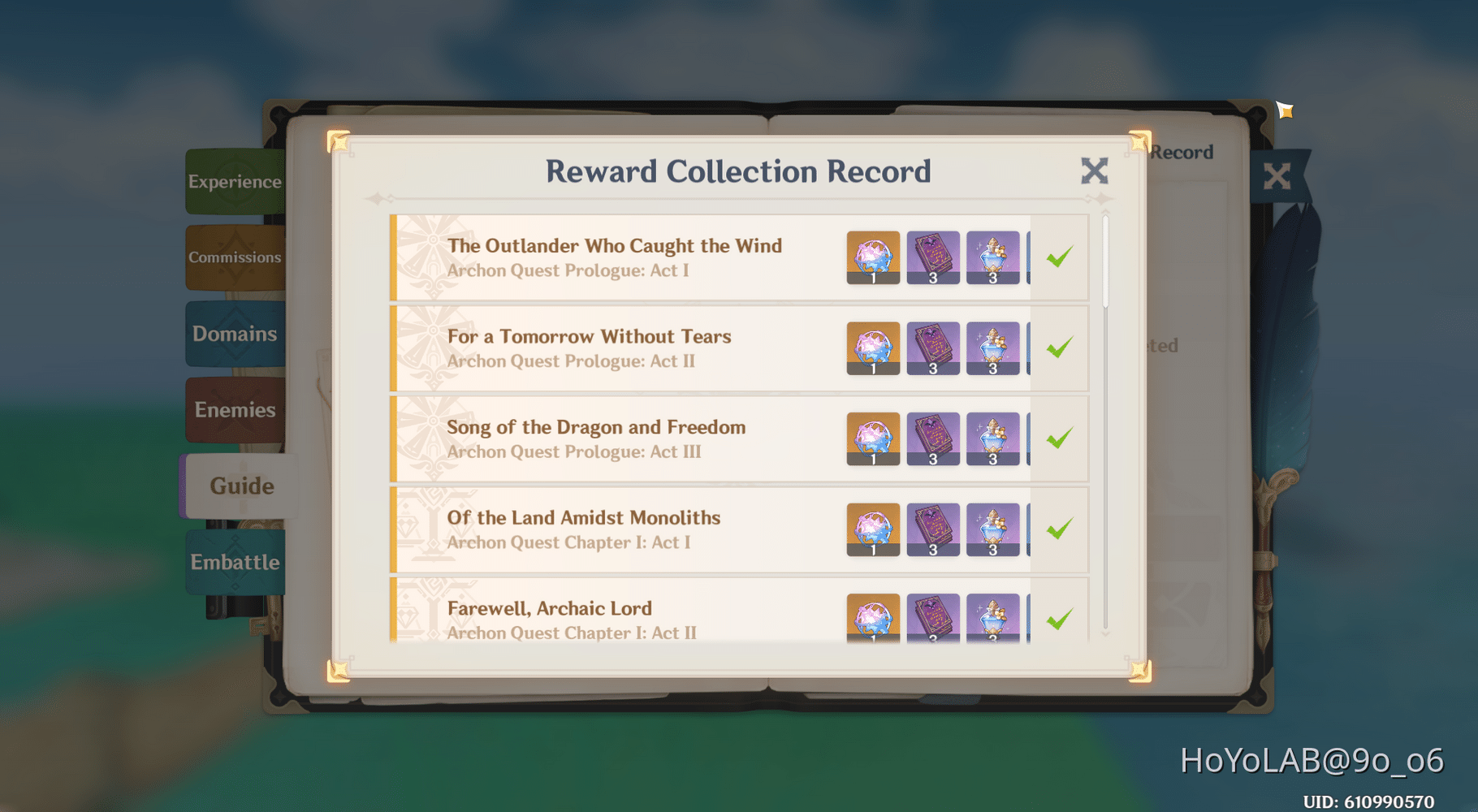Select the Guide tab in the sidebar

tap(241, 485)
